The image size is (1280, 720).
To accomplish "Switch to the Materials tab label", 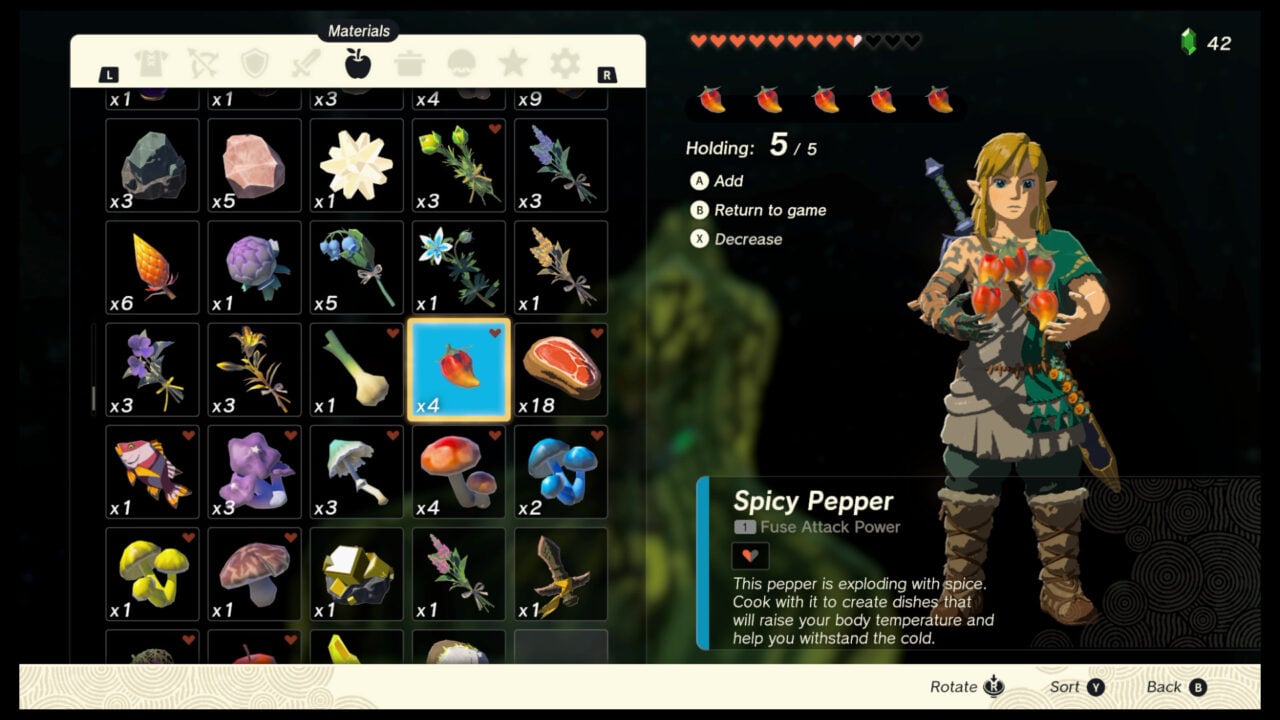I will click(357, 31).
